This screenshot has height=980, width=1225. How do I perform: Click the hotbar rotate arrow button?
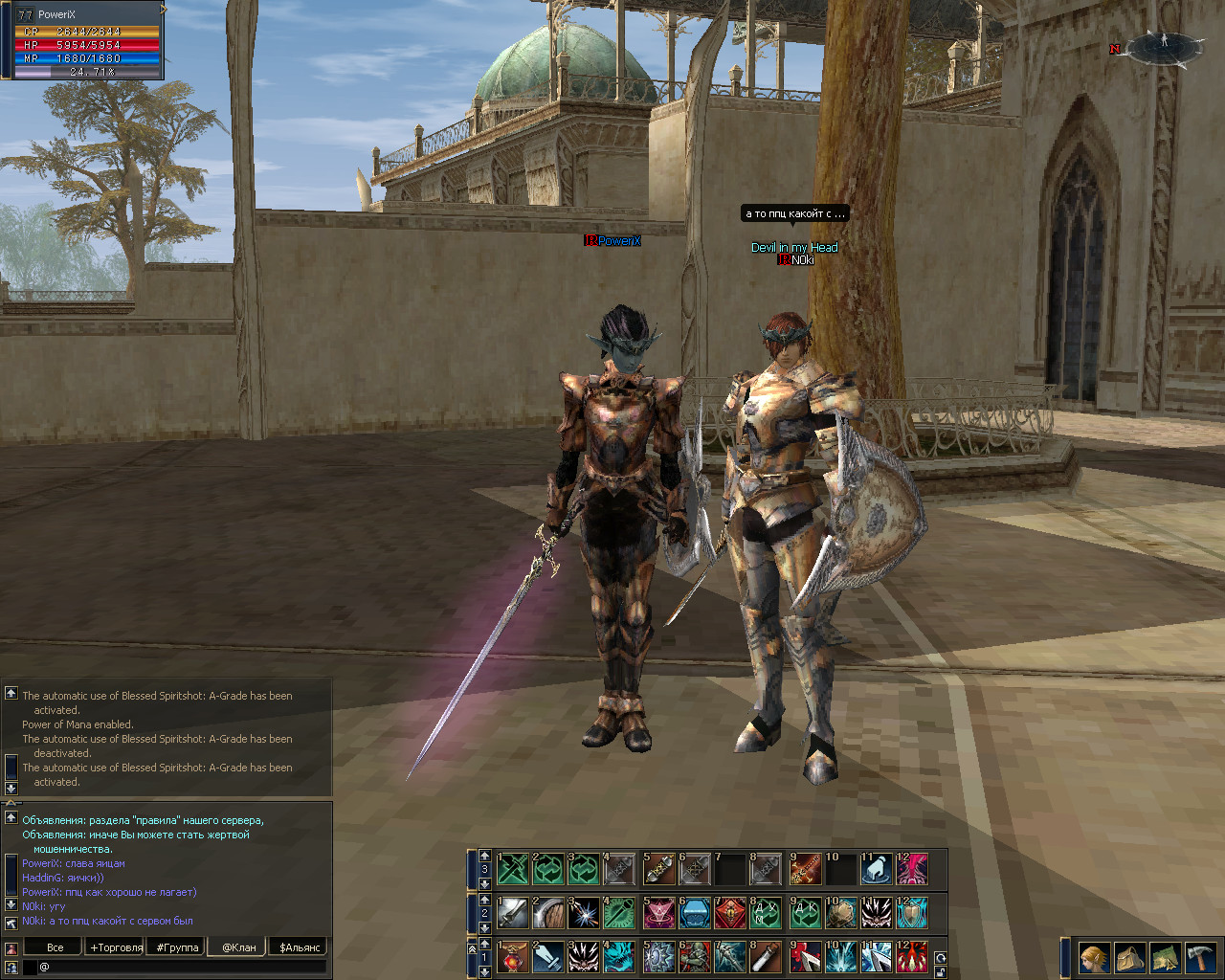941,957
